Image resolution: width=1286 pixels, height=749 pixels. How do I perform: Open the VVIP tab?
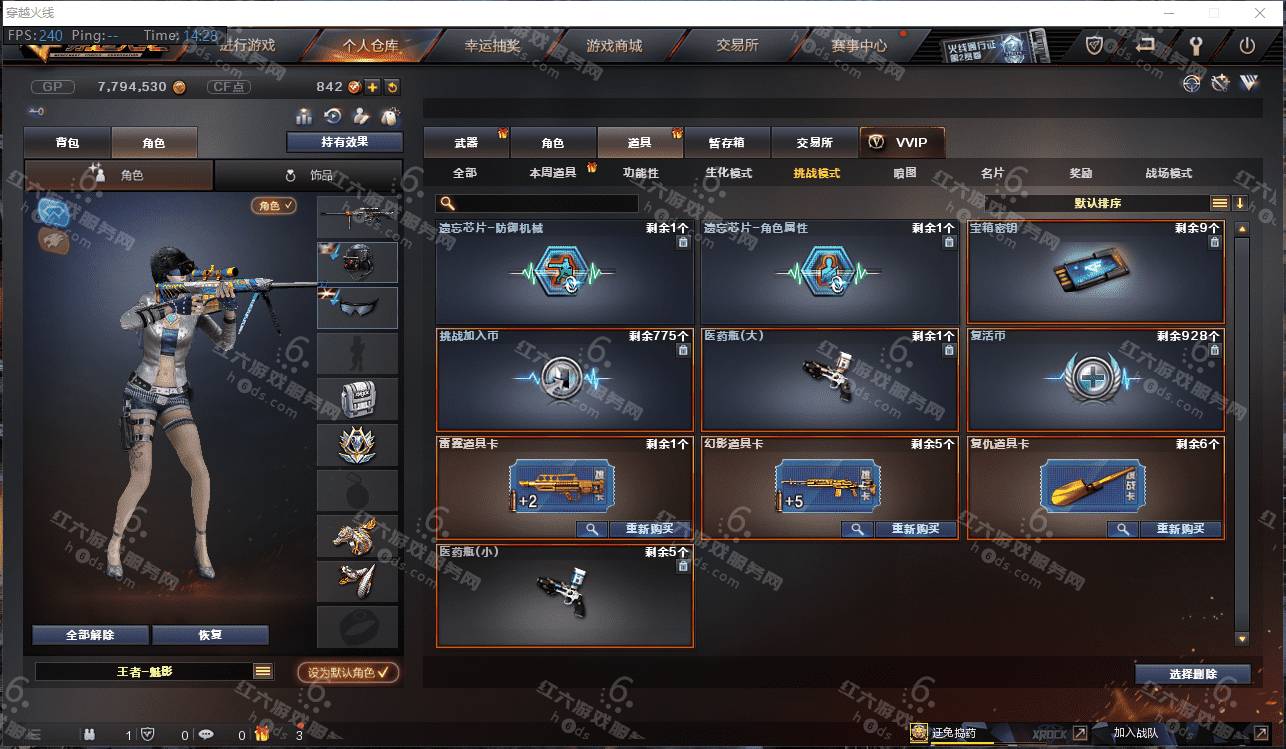click(901, 143)
